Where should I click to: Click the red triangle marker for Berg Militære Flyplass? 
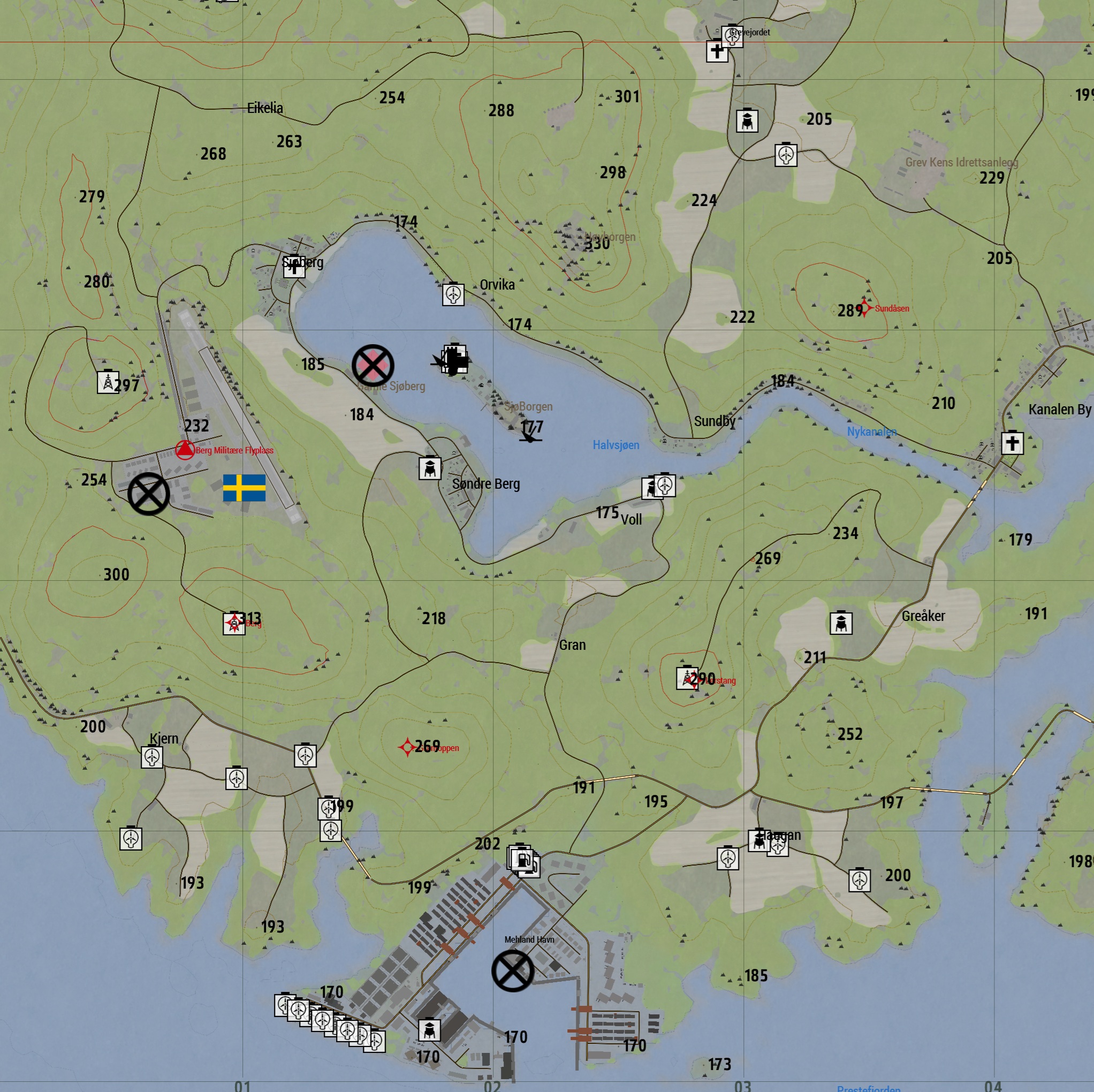[x=184, y=449]
